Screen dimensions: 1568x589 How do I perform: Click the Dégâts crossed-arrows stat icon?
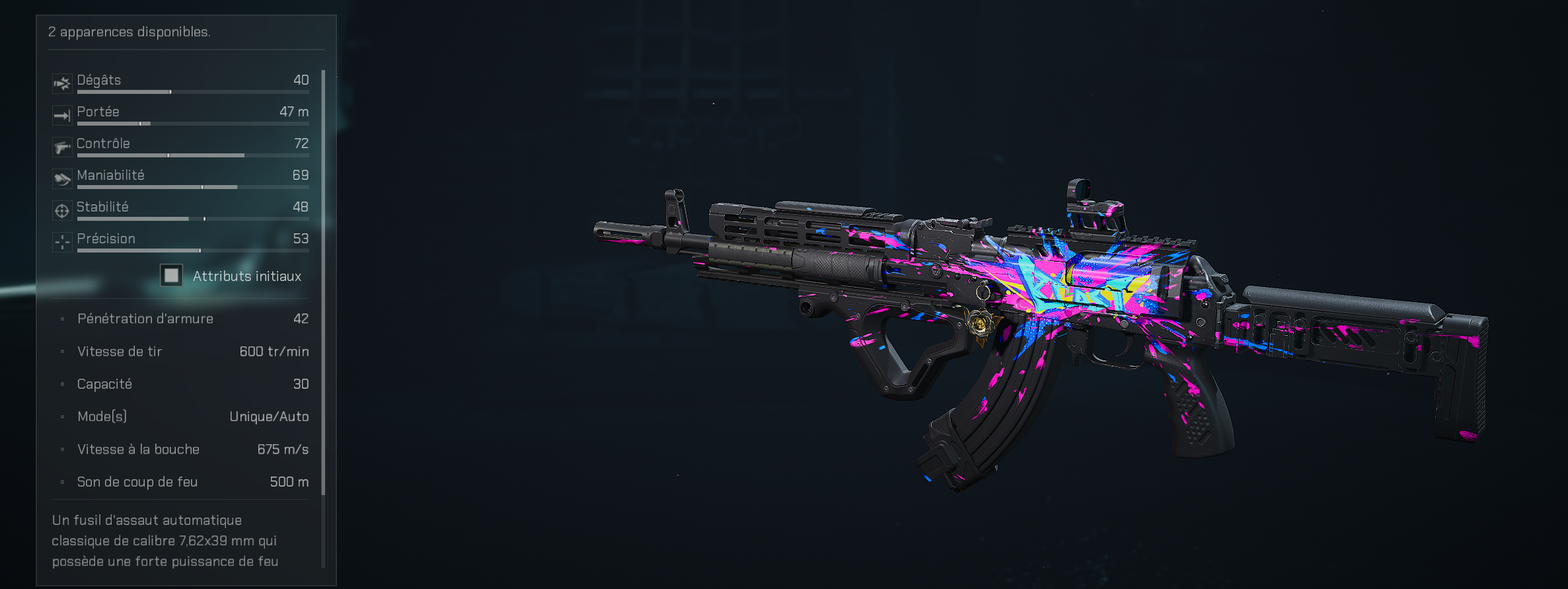point(62,83)
